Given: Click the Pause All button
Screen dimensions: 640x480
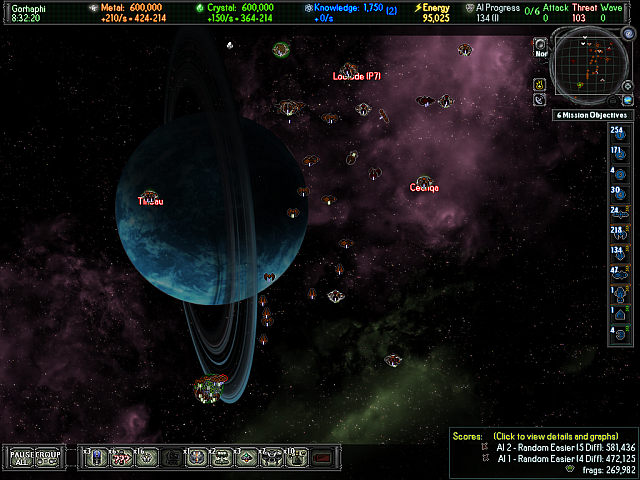Looking at the screenshot, I should tap(22, 458).
